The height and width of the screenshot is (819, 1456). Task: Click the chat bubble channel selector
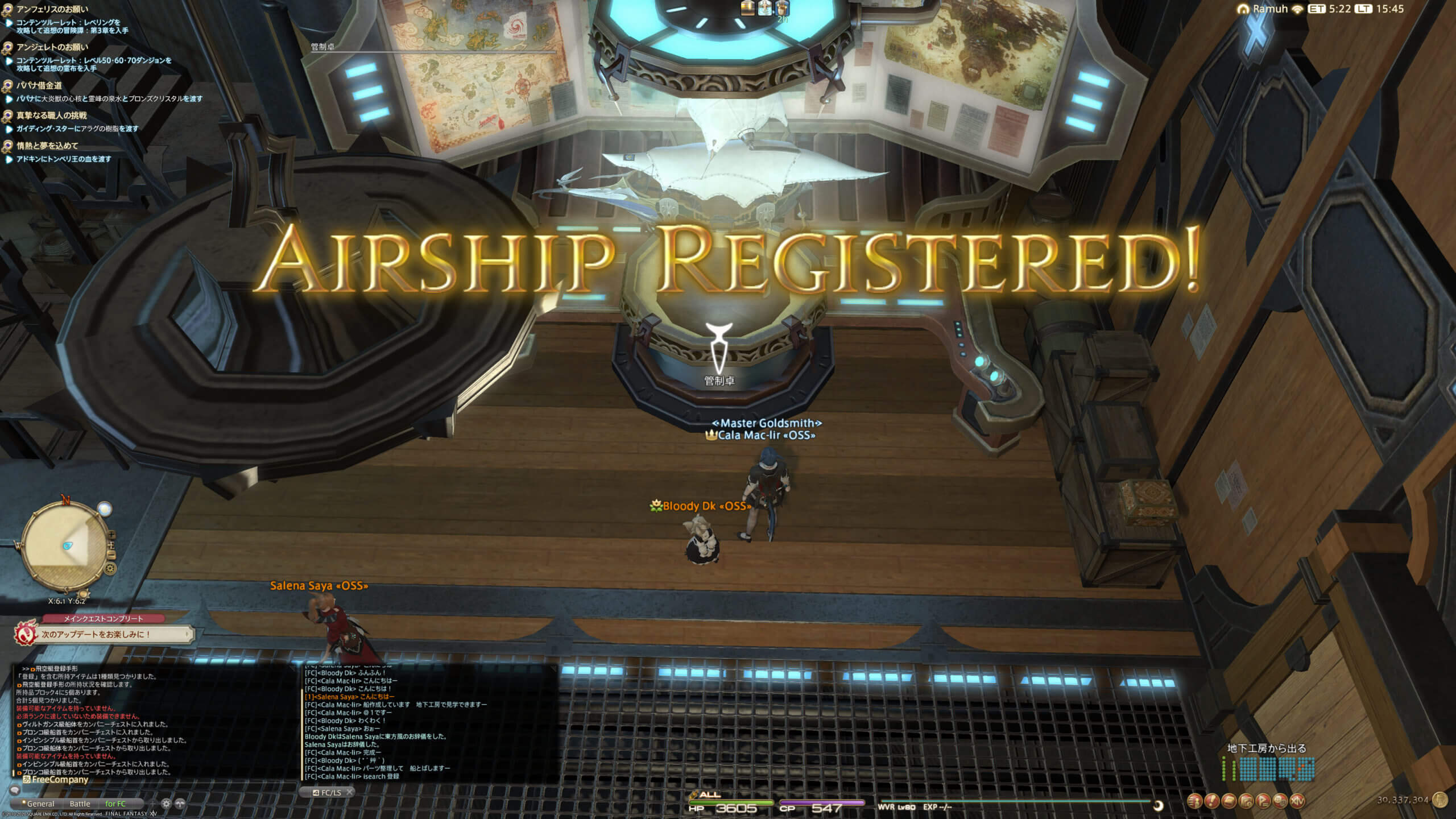(x=15, y=791)
